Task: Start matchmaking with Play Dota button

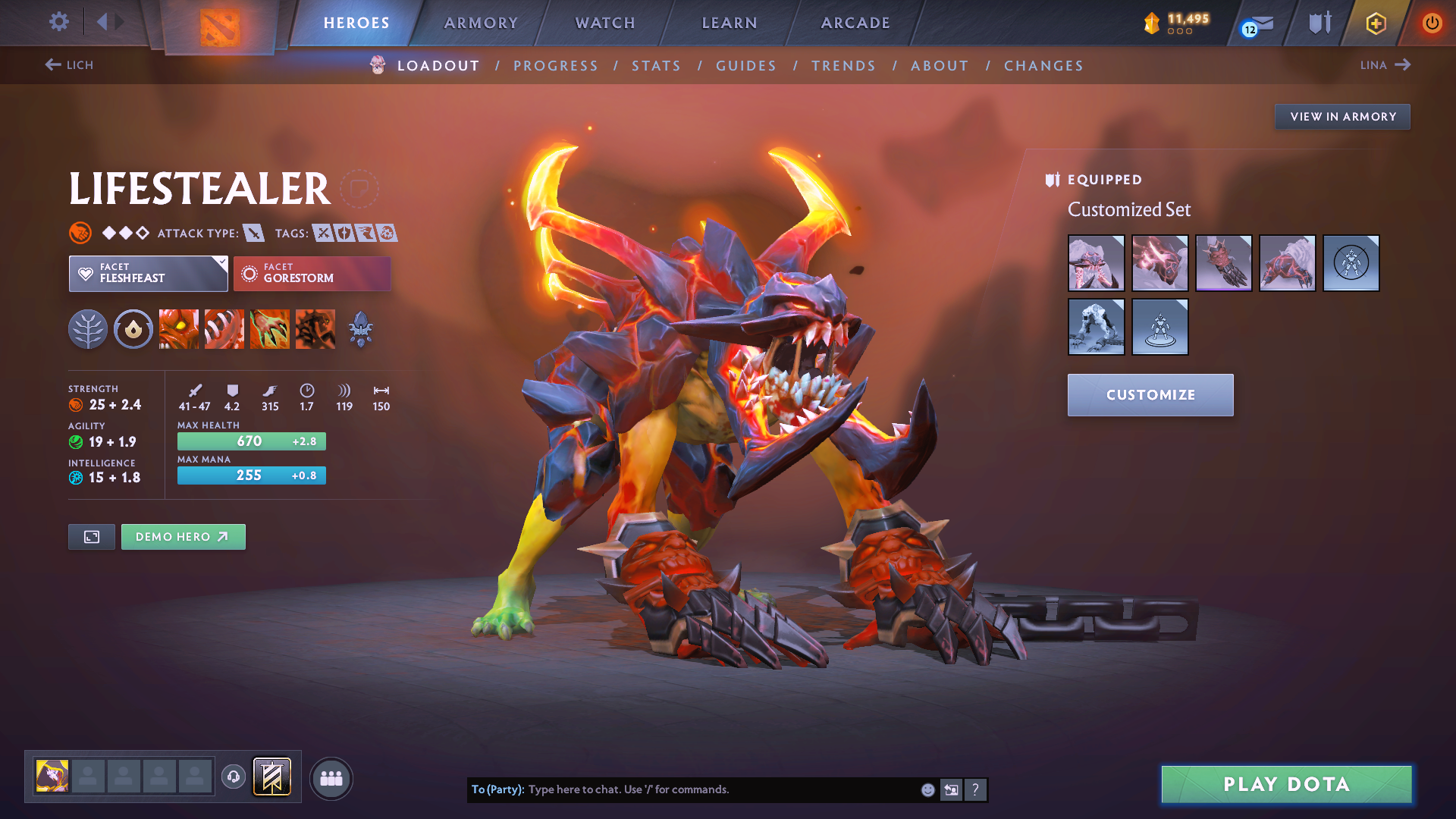Action: click(x=1286, y=784)
